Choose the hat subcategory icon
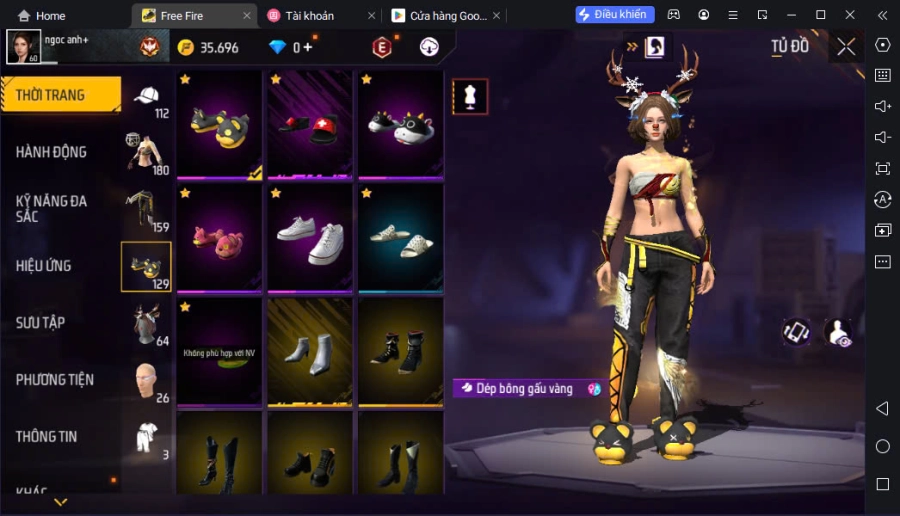This screenshot has height=516, width=900. tap(147, 97)
